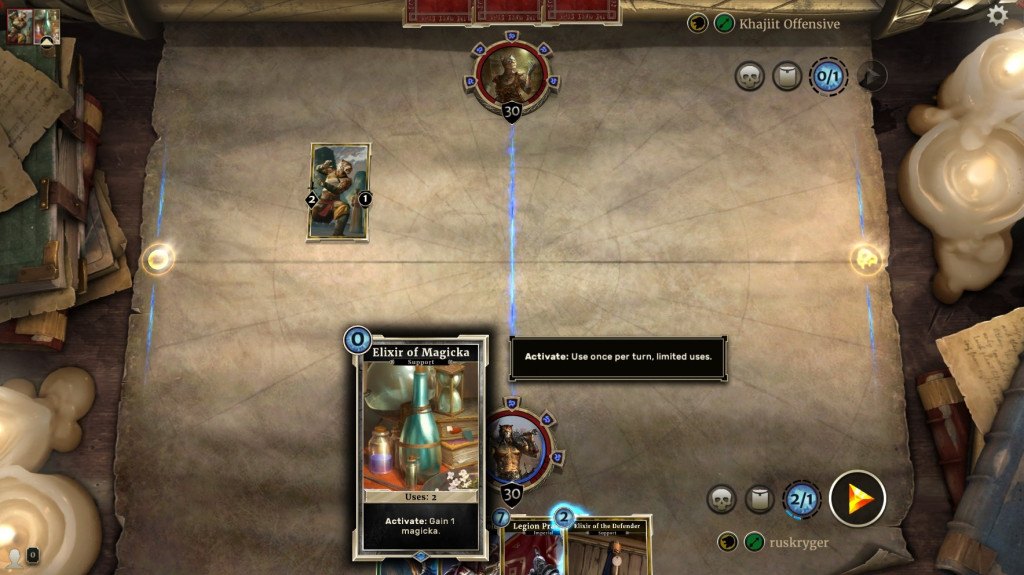
Task: View your own deck icon
Action: [760, 498]
